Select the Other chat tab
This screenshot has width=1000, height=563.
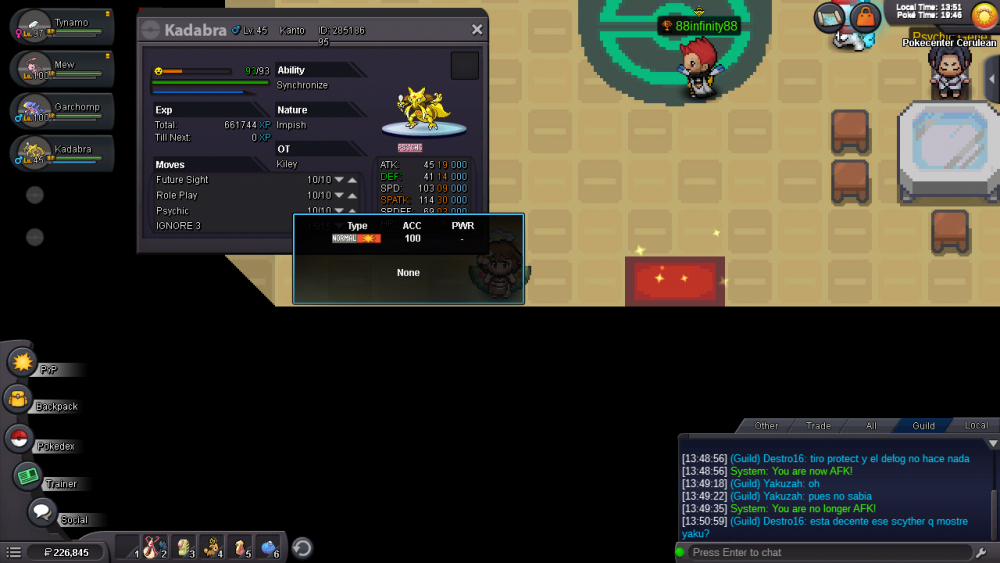[x=766, y=426]
